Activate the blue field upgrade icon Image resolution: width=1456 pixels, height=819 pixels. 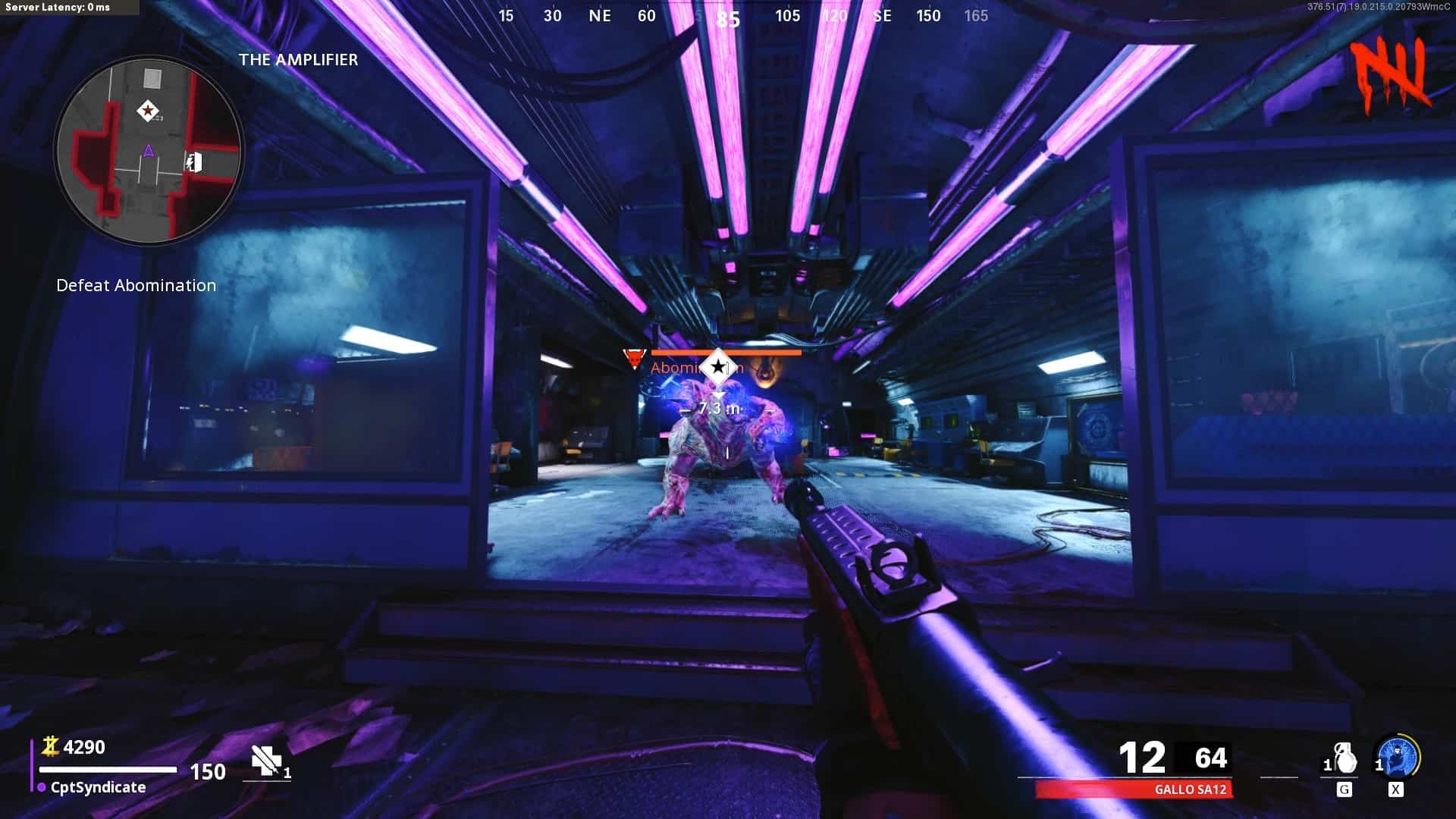pos(1398,758)
